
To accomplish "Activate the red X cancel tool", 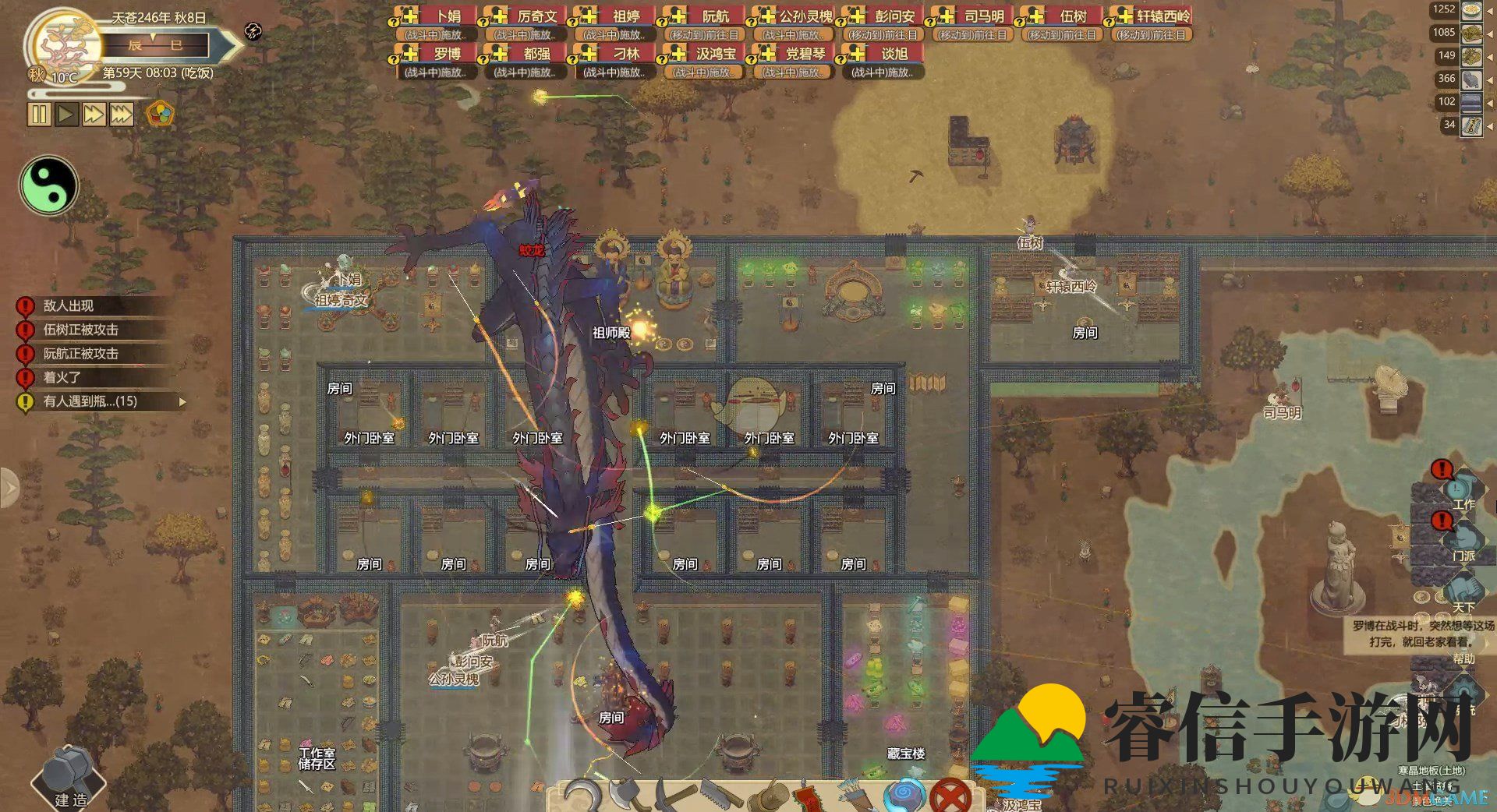I will 950,796.
